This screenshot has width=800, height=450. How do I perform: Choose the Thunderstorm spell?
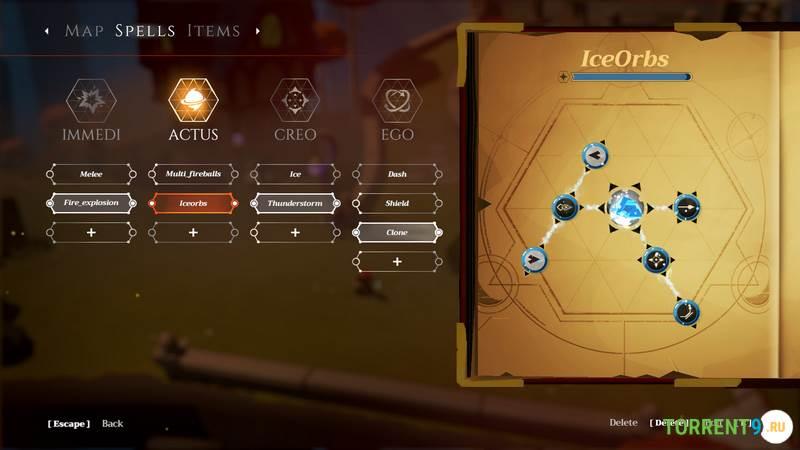295,203
